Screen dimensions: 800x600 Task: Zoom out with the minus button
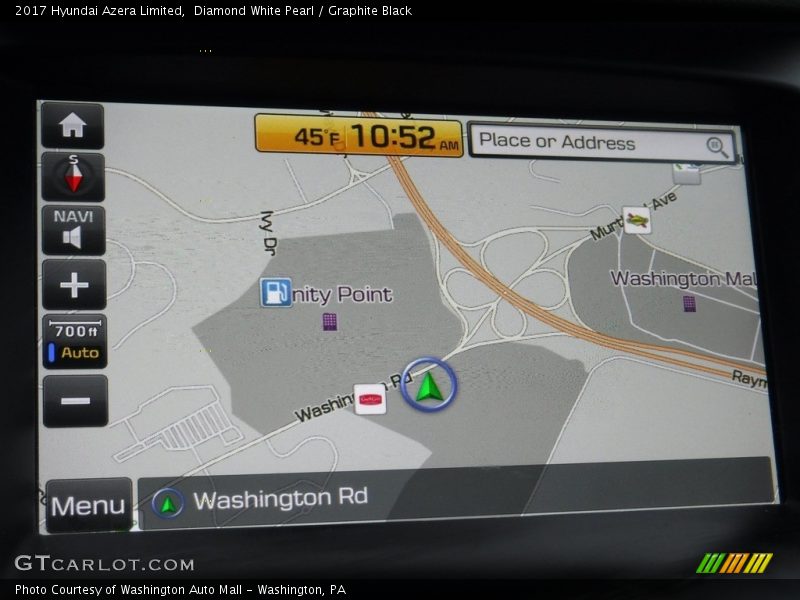click(x=74, y=401)
